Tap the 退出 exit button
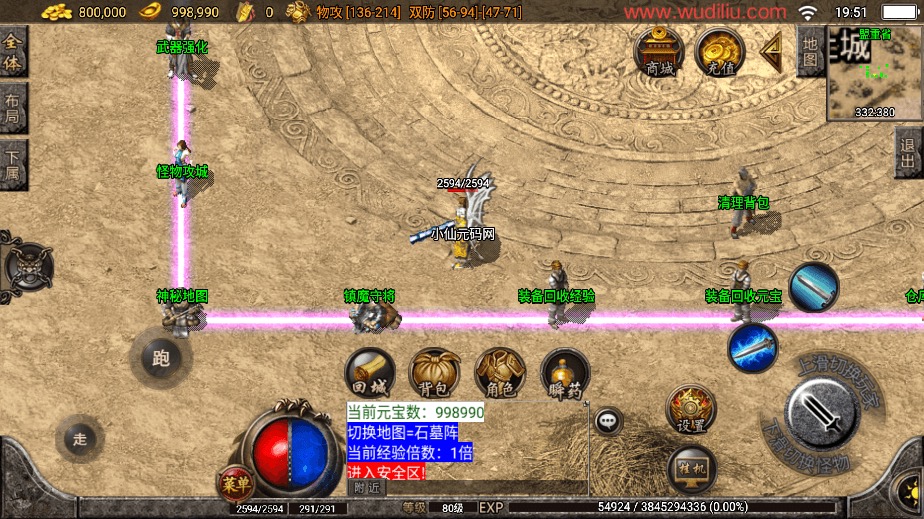 (x=908, y=156)
